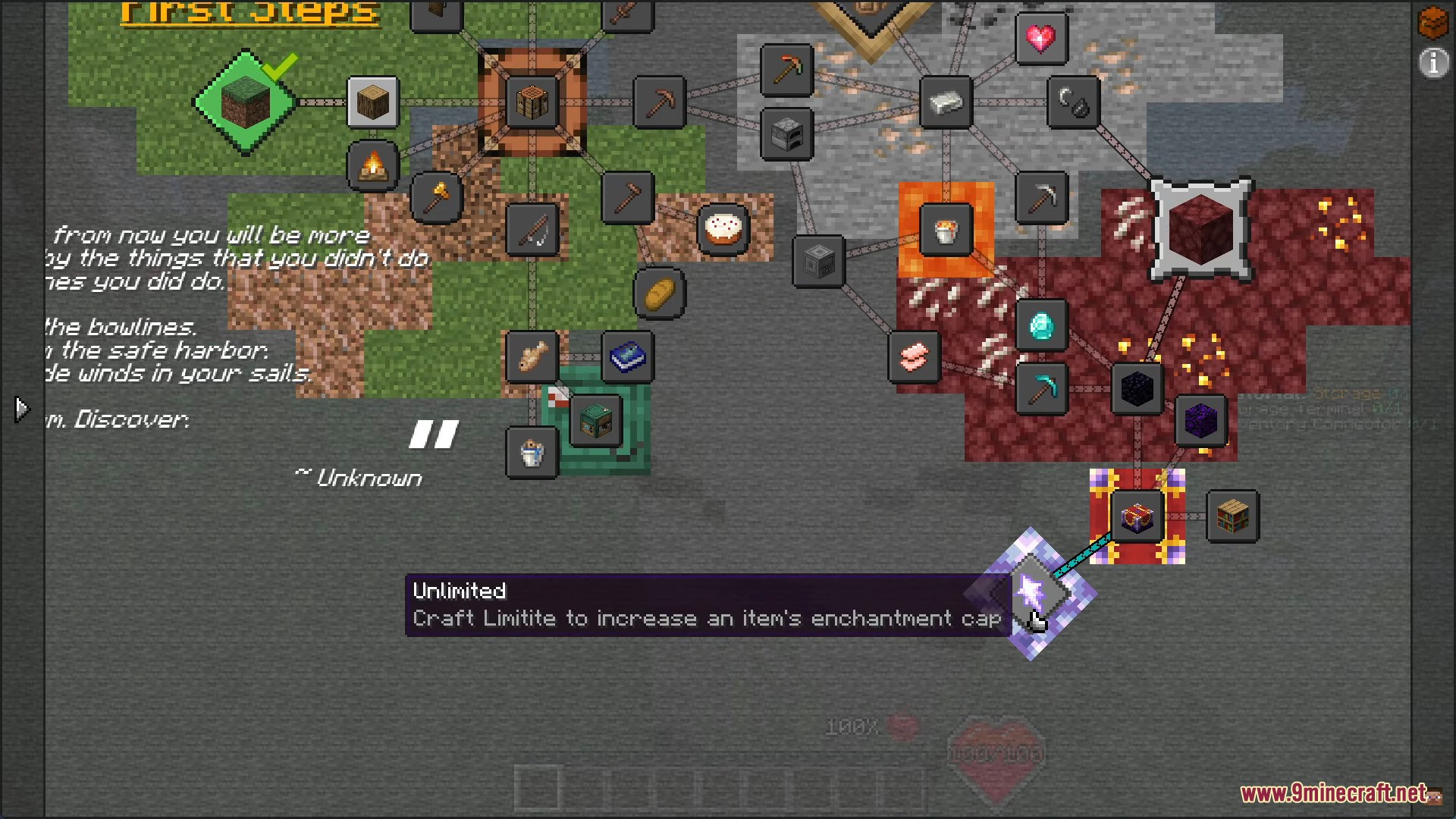This screenshot has width=1456, height=819.
Task: Choose the bookshelf quest node
Action: pos(1232,516)
